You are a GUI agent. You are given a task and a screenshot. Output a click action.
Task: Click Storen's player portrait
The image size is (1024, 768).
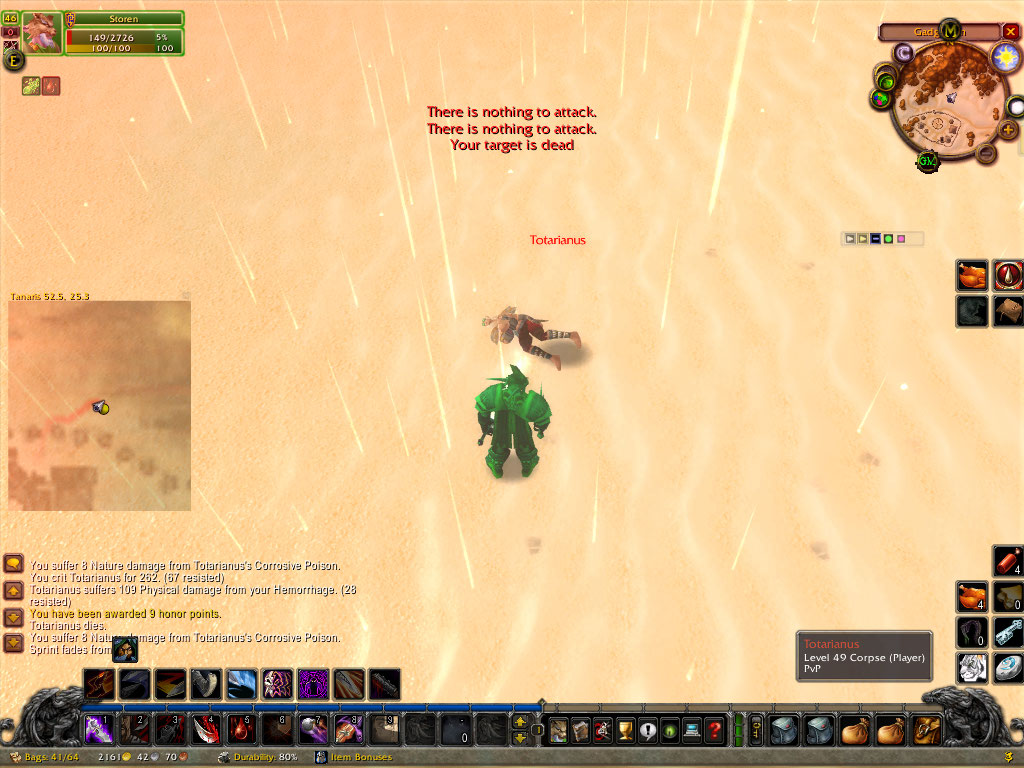(42, 33)
